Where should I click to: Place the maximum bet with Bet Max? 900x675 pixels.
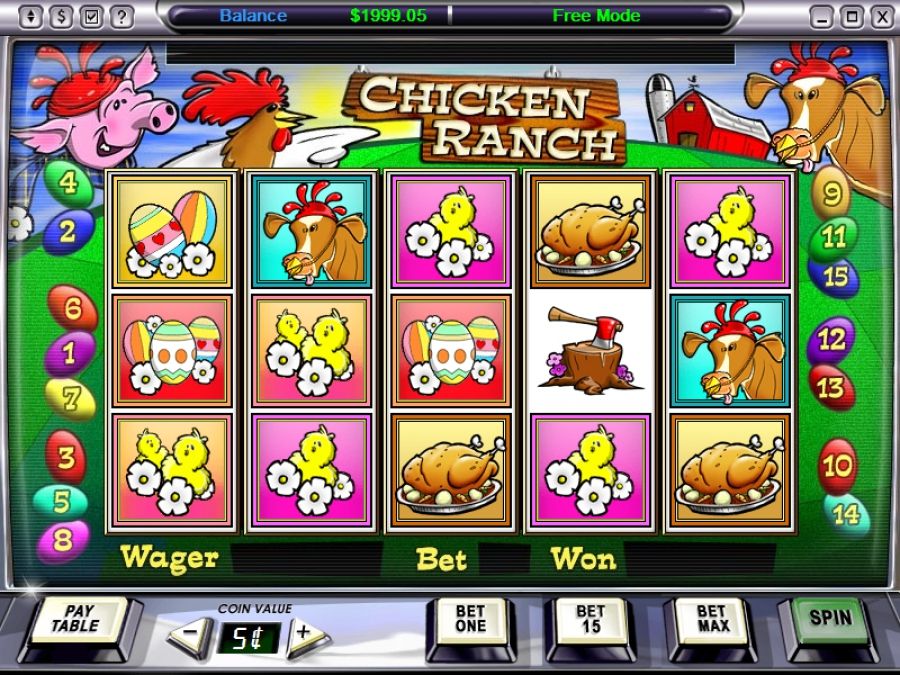(711, 622)
